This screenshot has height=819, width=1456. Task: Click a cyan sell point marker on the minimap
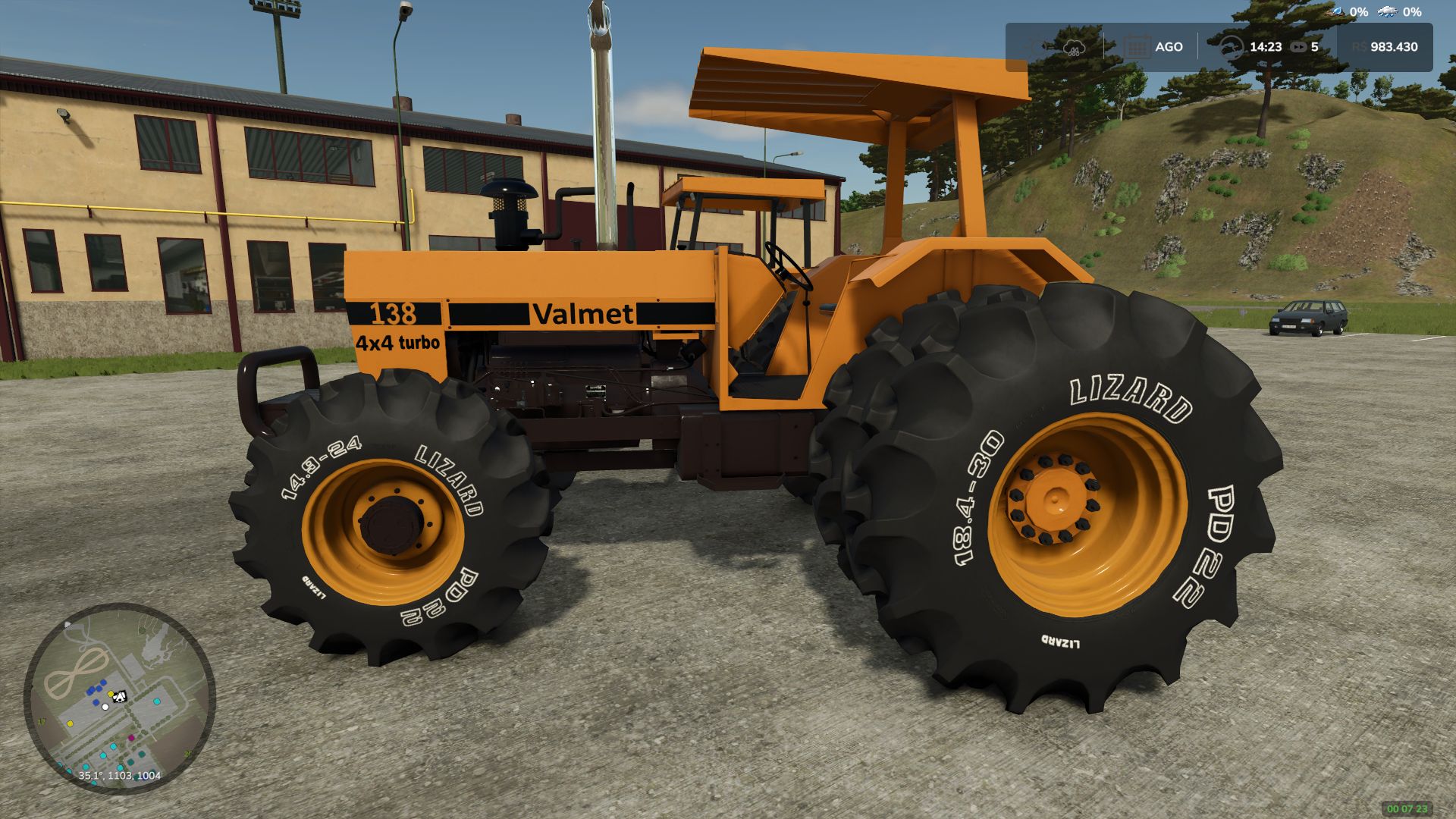pos(157,701)
